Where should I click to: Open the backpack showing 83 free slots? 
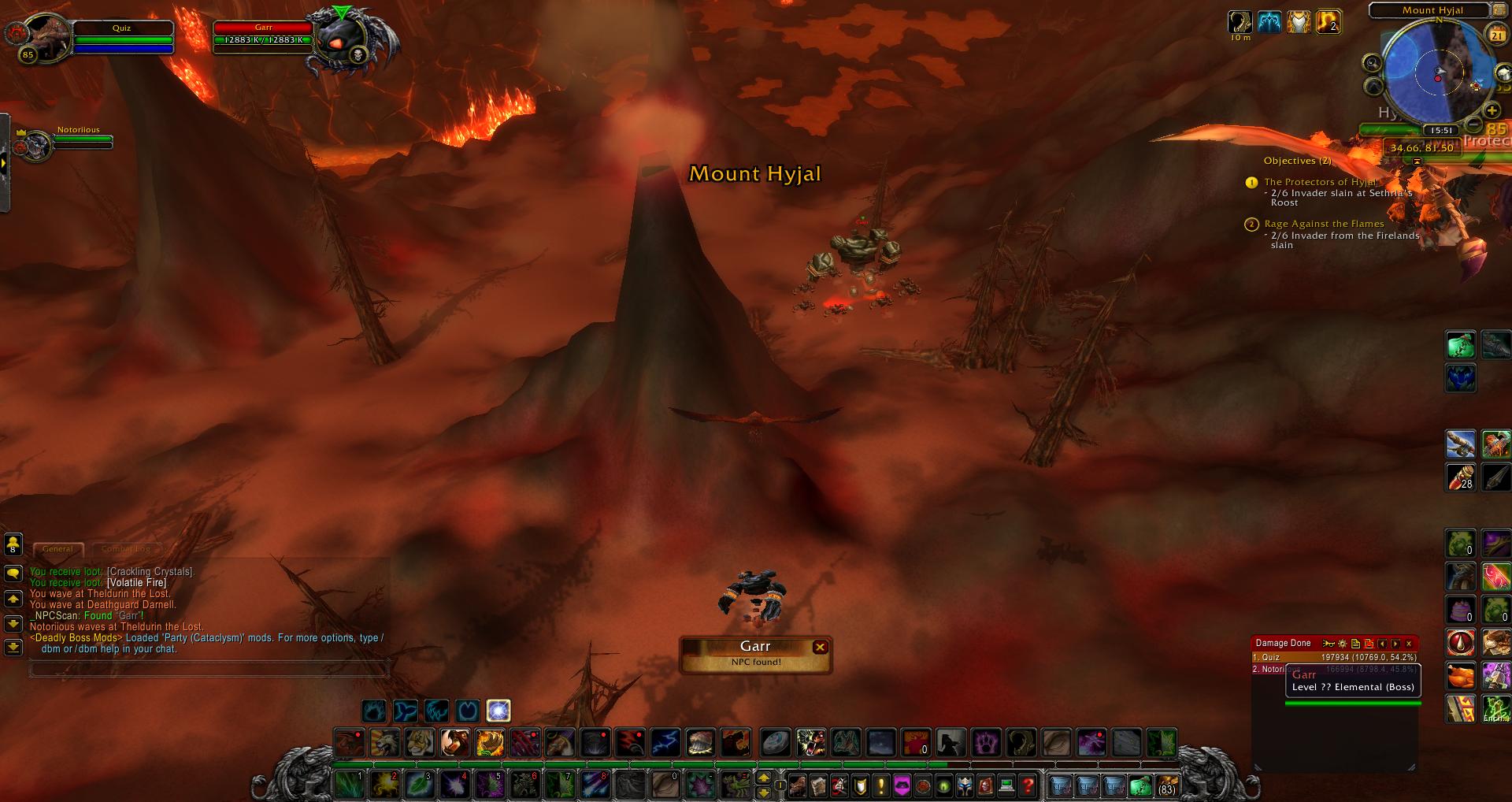(x=1166, y=785)
